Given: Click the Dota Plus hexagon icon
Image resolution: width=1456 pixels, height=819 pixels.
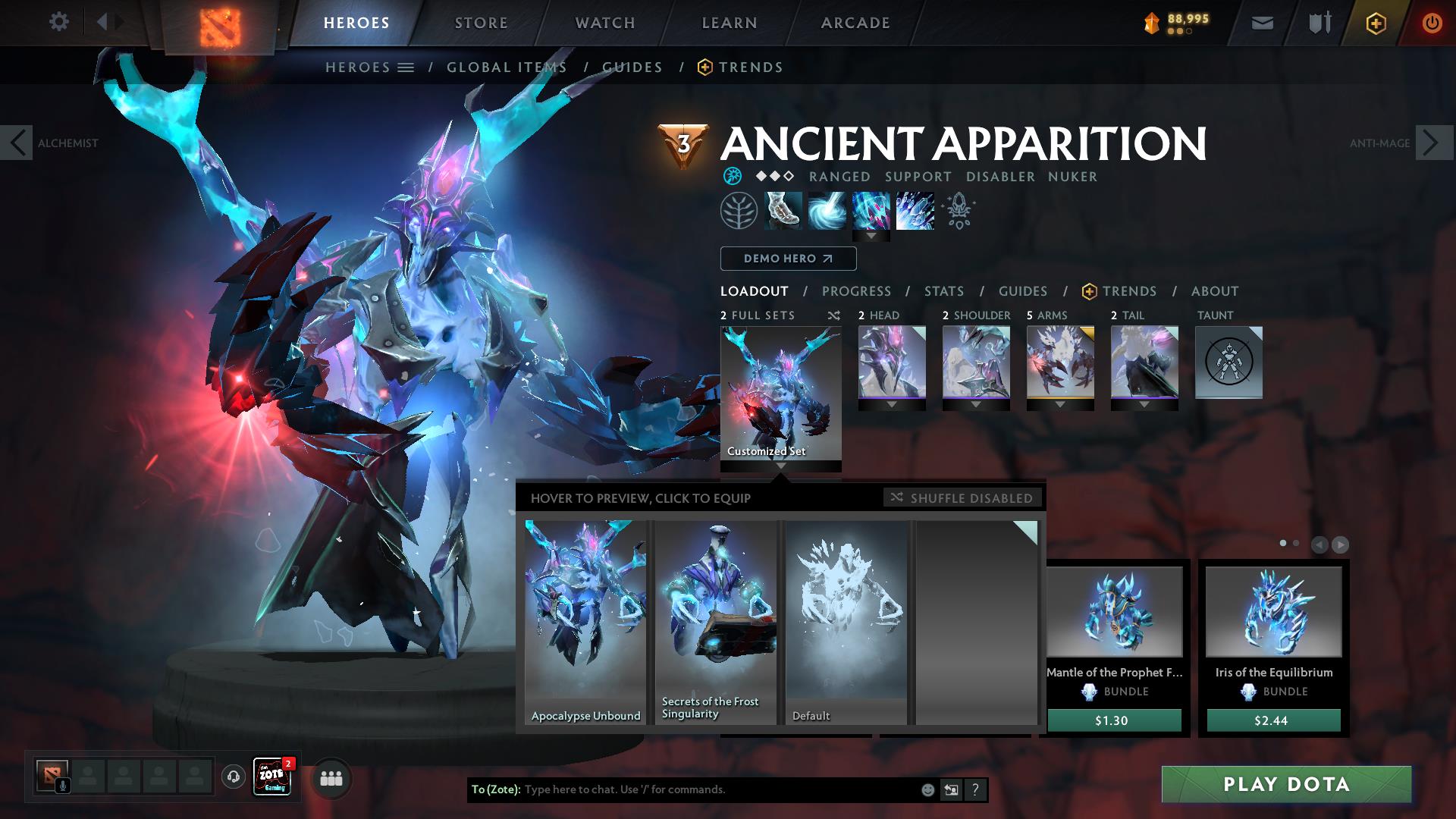Looking at the screenshot, I should click(x=1376, y=23).
